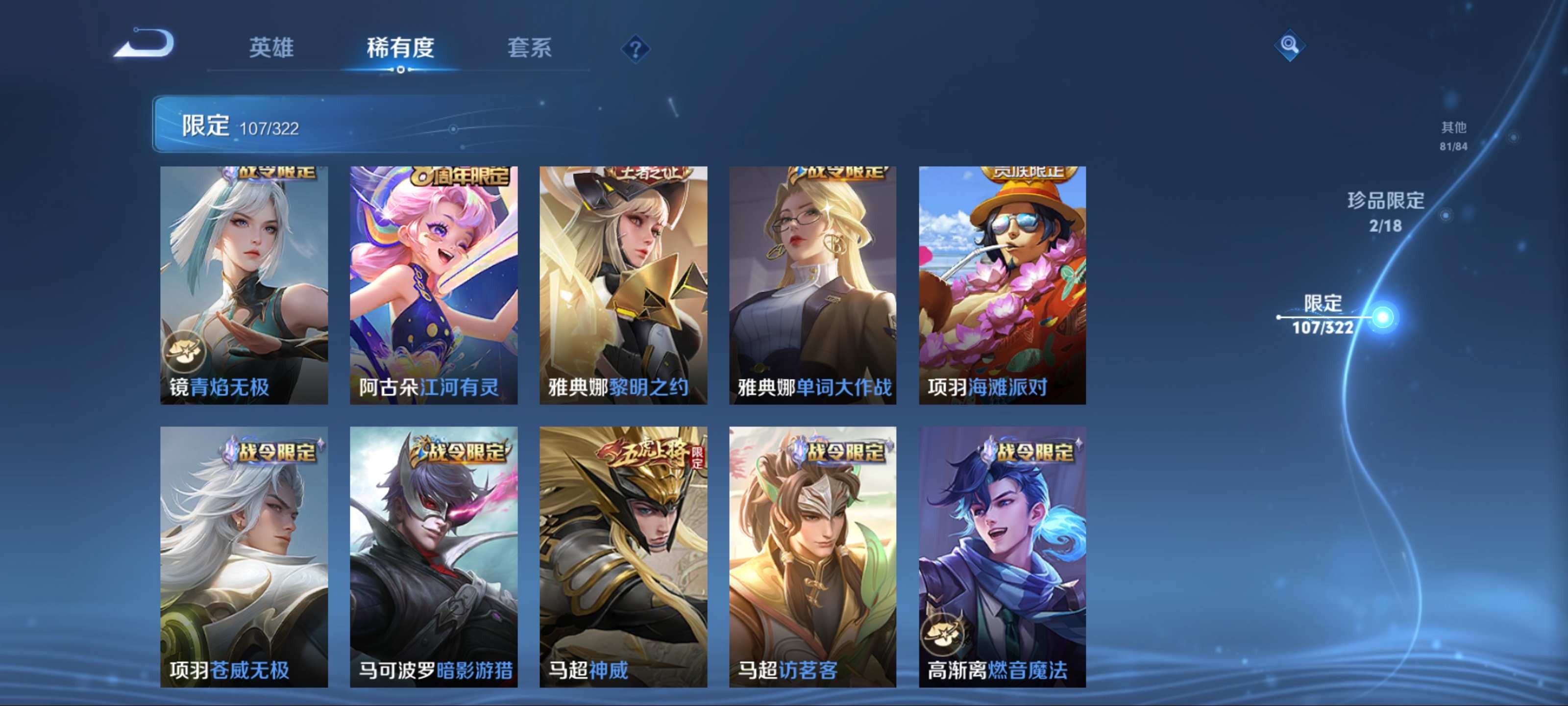Select the 高渐离 燃音魔法 skin

point(1002,556)
